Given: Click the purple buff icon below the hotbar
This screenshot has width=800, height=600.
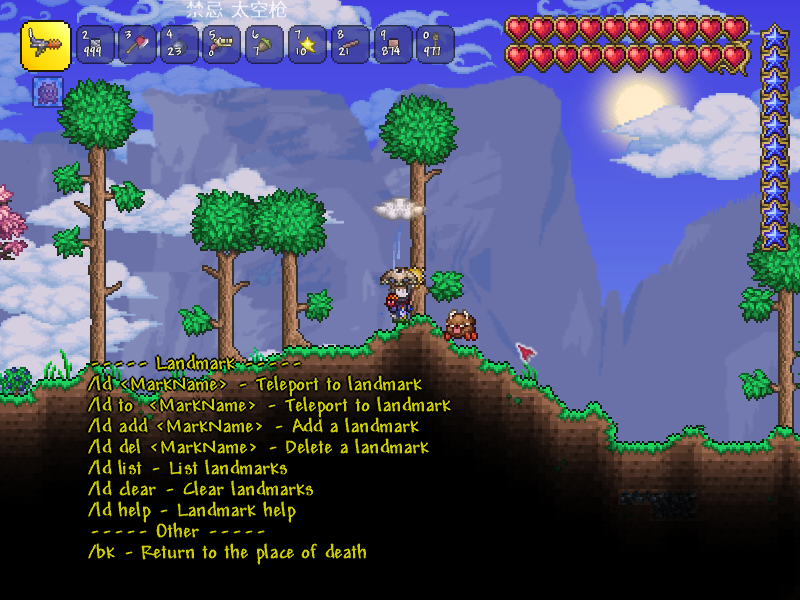Looking at the screenshot, I should (x=47, y=92).
